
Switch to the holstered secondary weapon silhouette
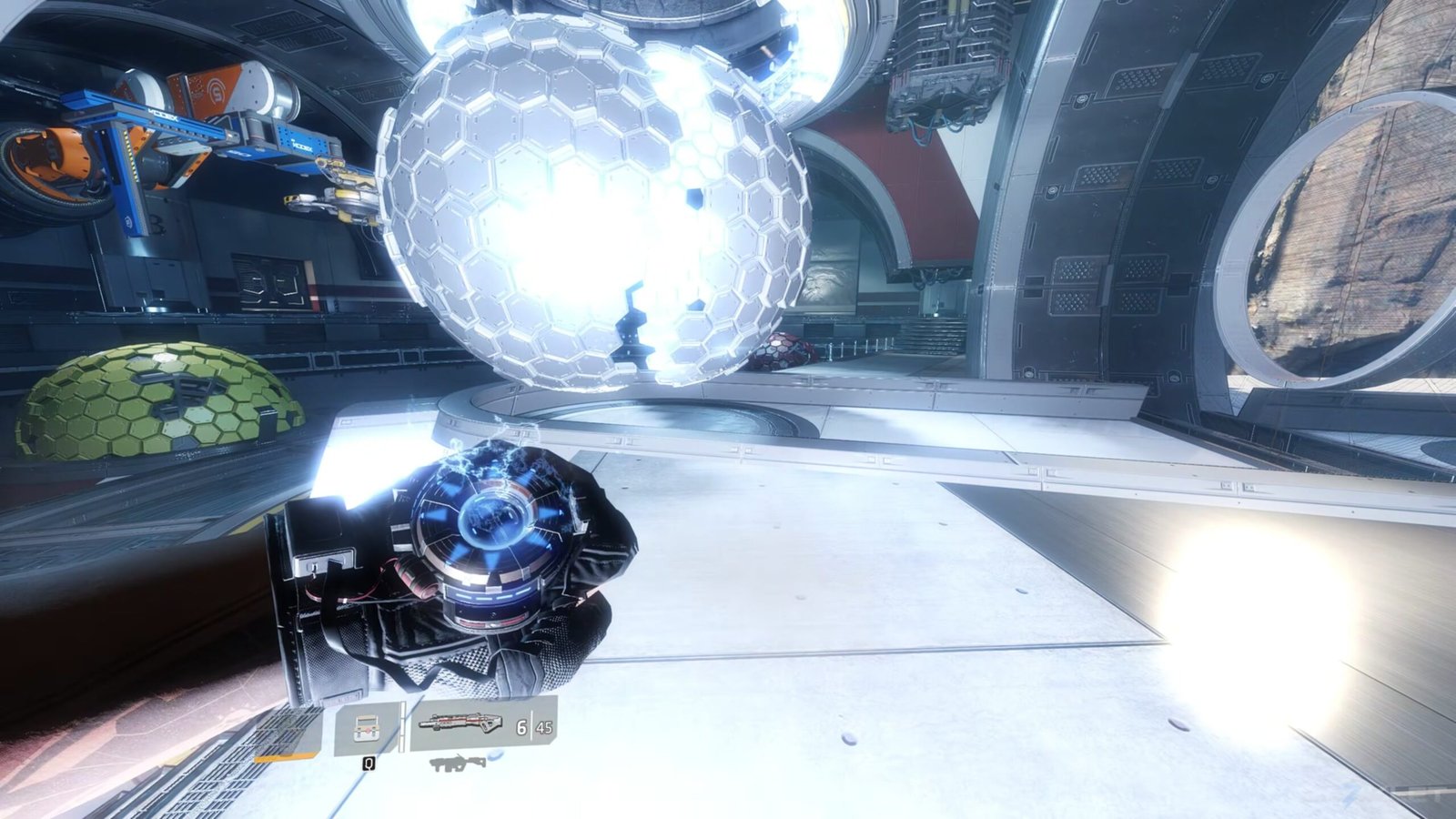pyautogui.click(x=458, y=763)
